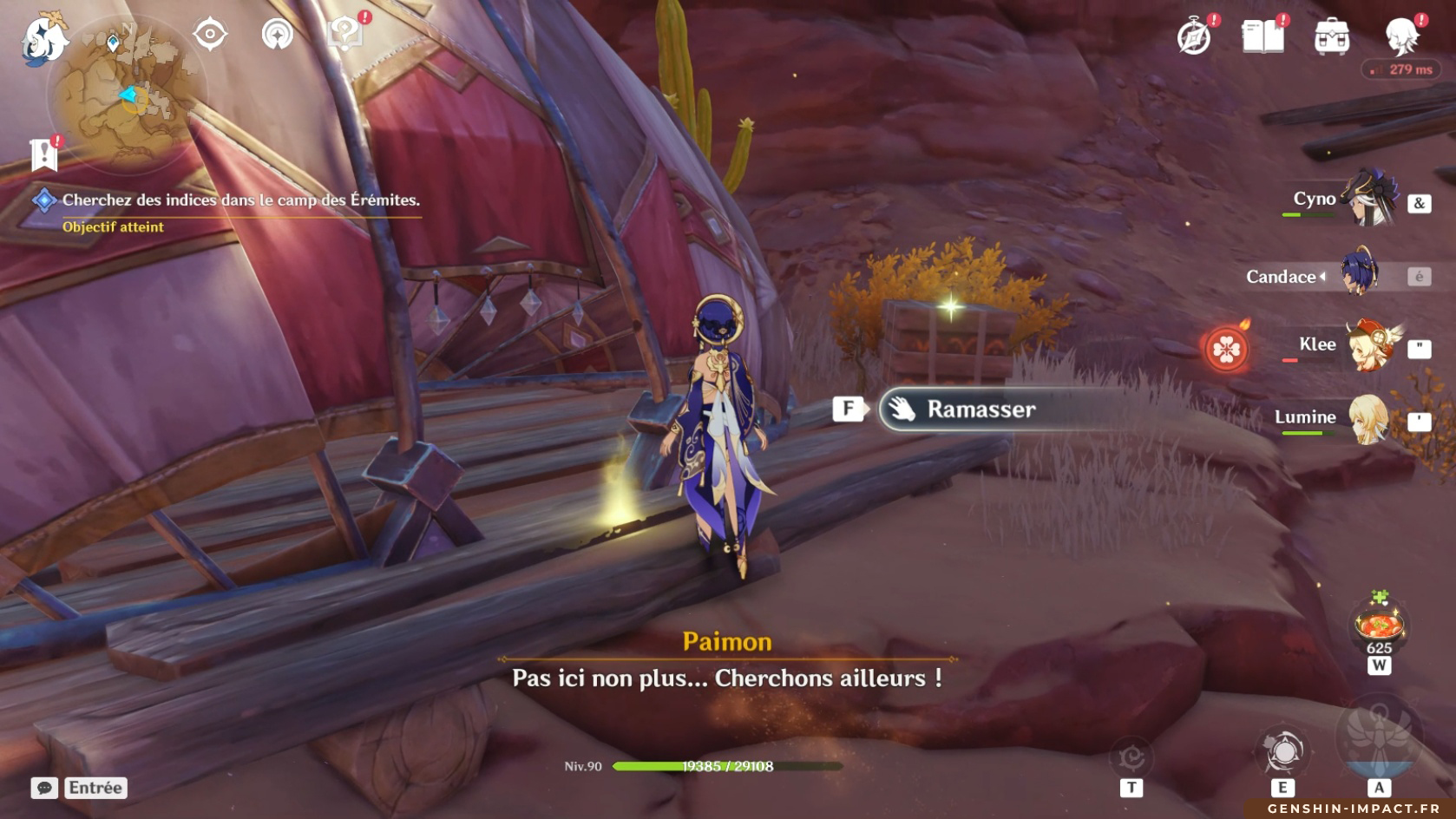Open the quest log banner icon
The height and width of the screenshot is (819, 1456).
point(43,154)
